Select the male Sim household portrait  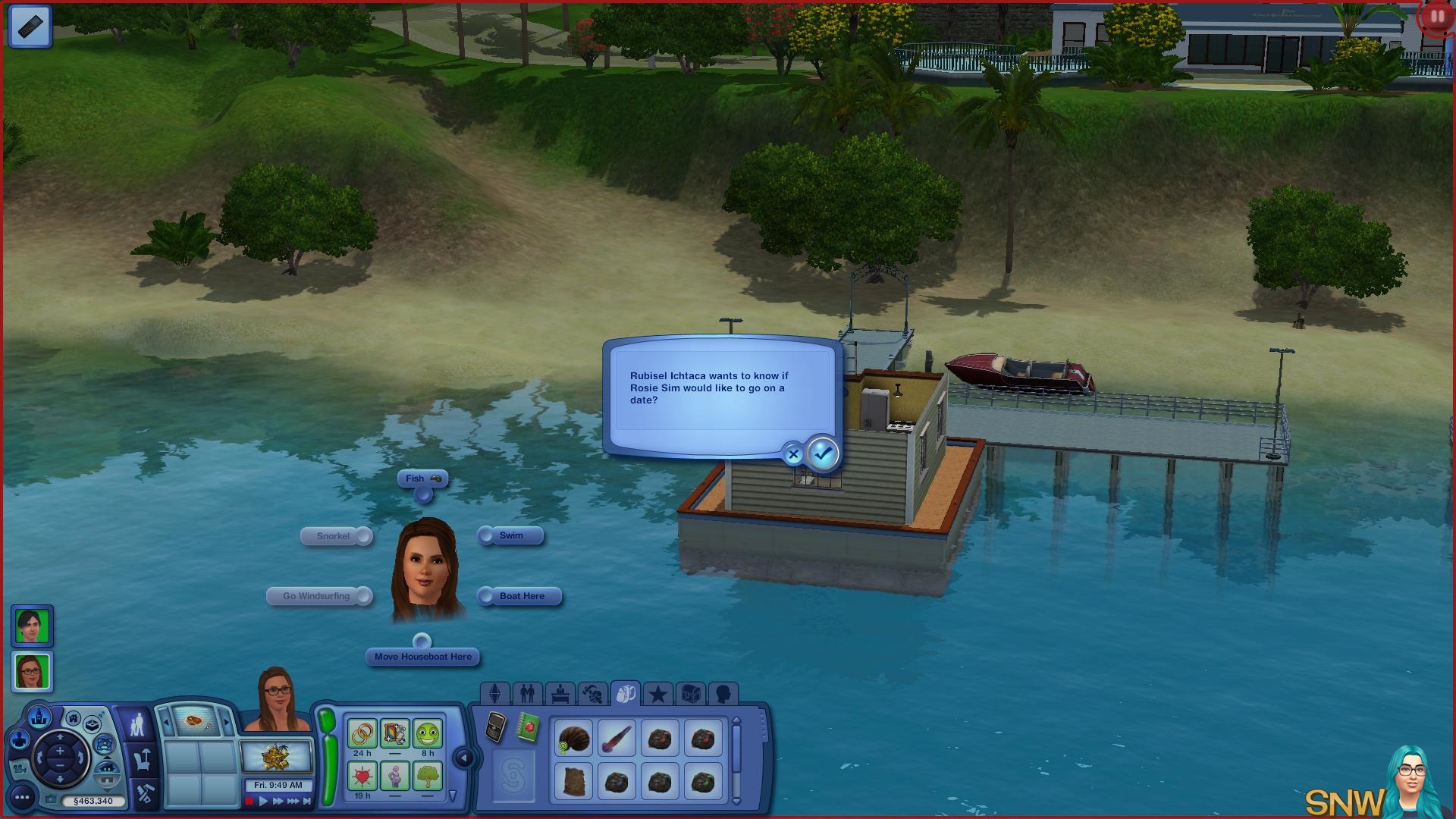coord(32,626)
